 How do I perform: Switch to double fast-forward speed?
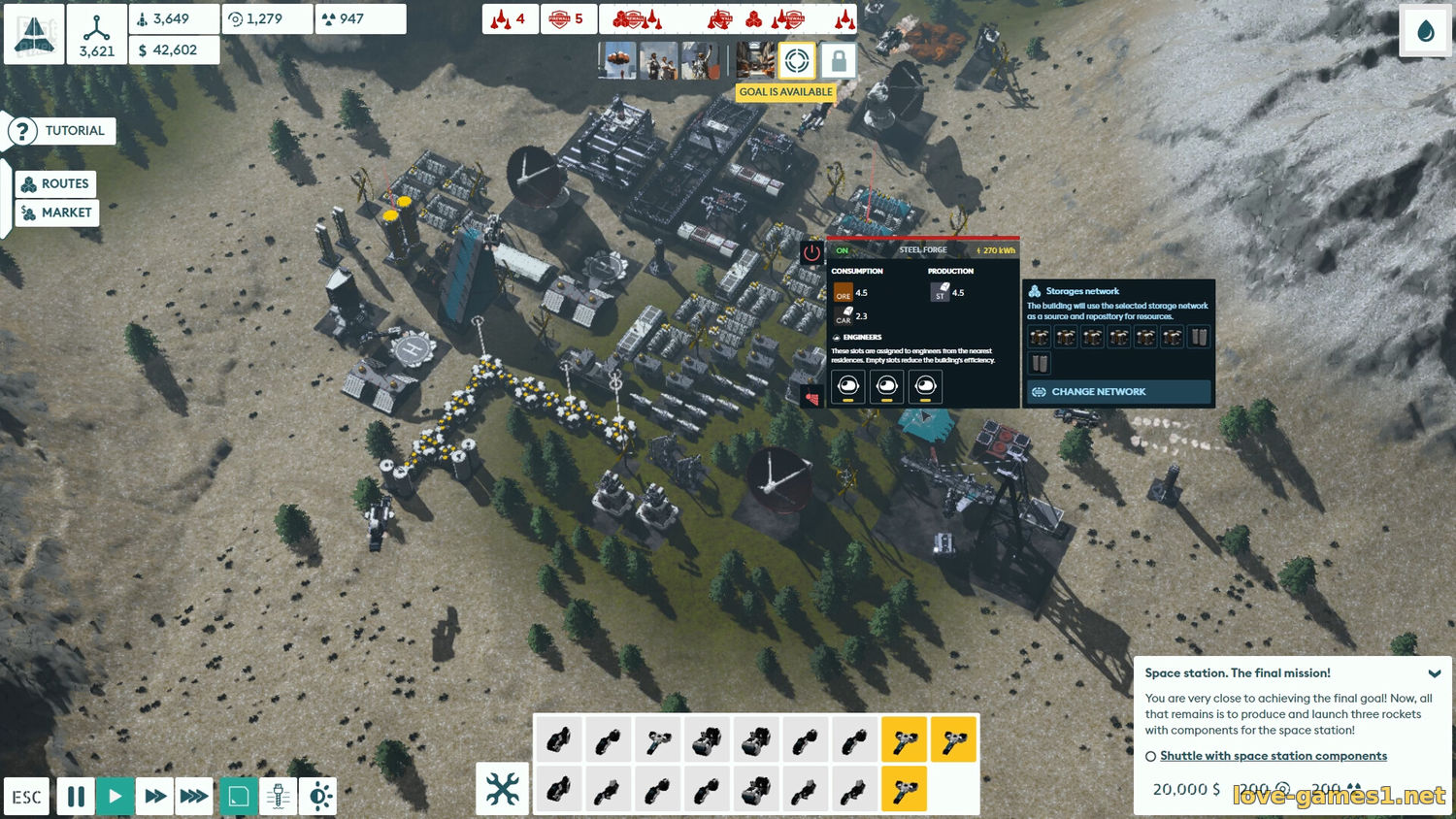coord(154,797)
